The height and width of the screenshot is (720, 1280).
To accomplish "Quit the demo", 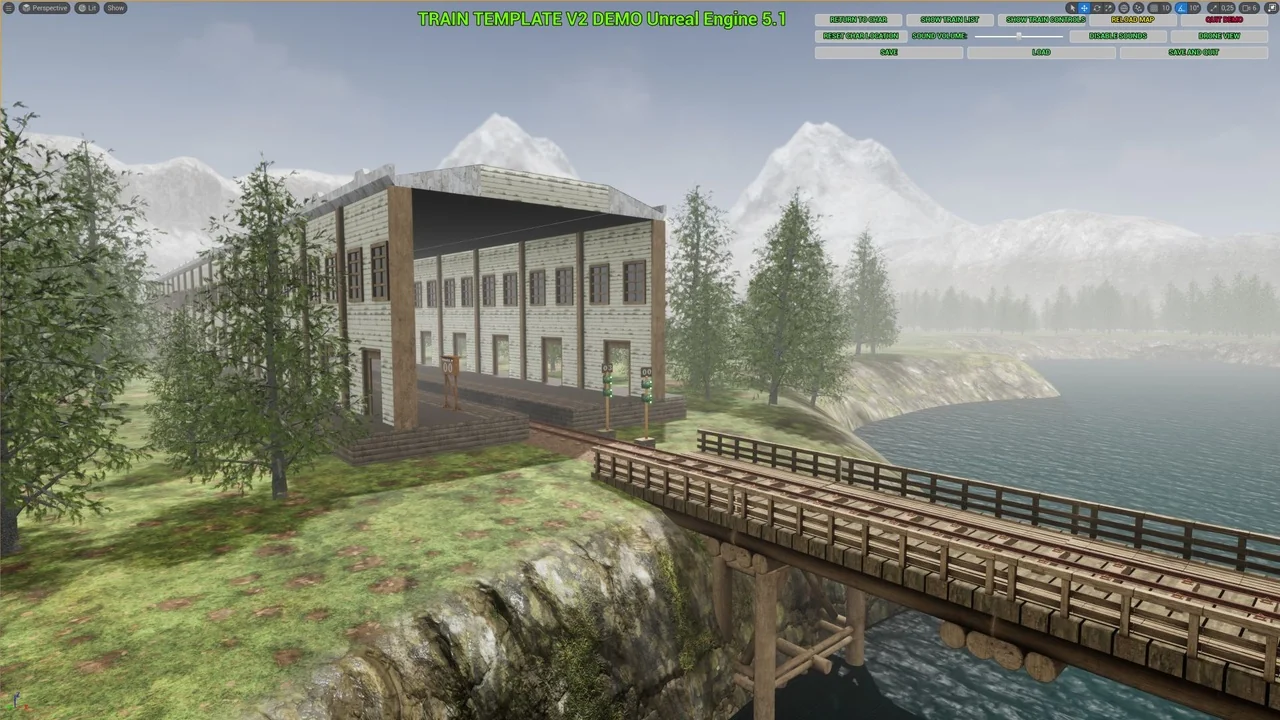I will click(x=1223, y=20).
